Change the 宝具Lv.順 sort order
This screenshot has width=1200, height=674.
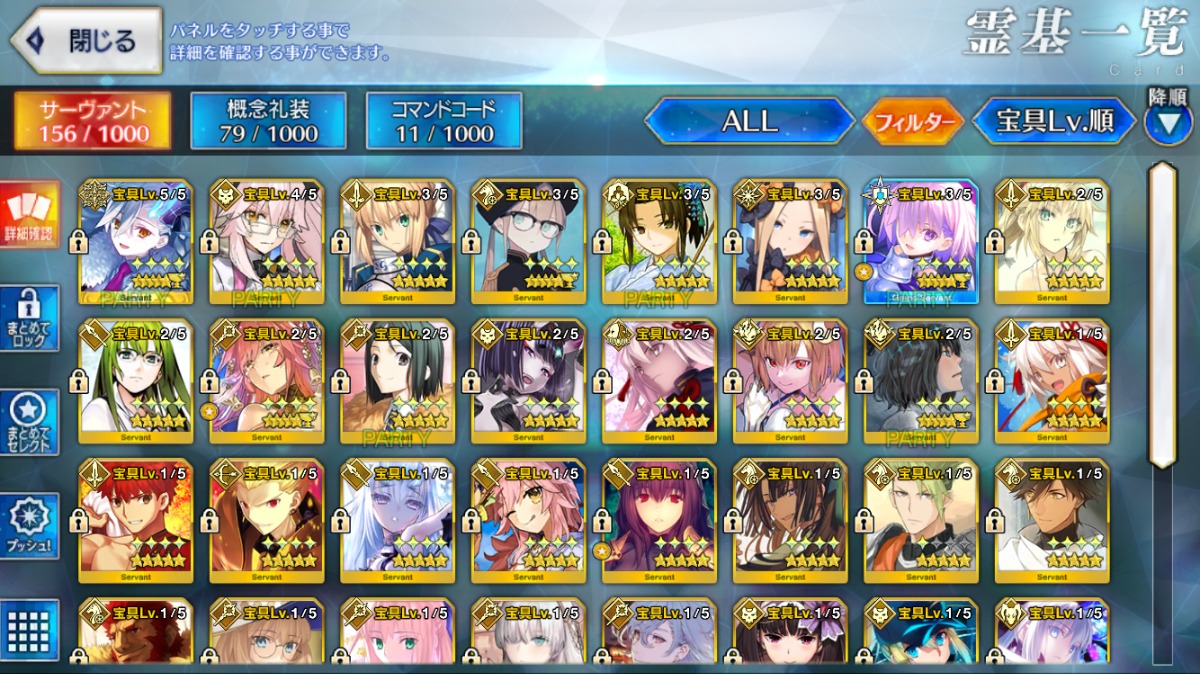pos(1054,122)
